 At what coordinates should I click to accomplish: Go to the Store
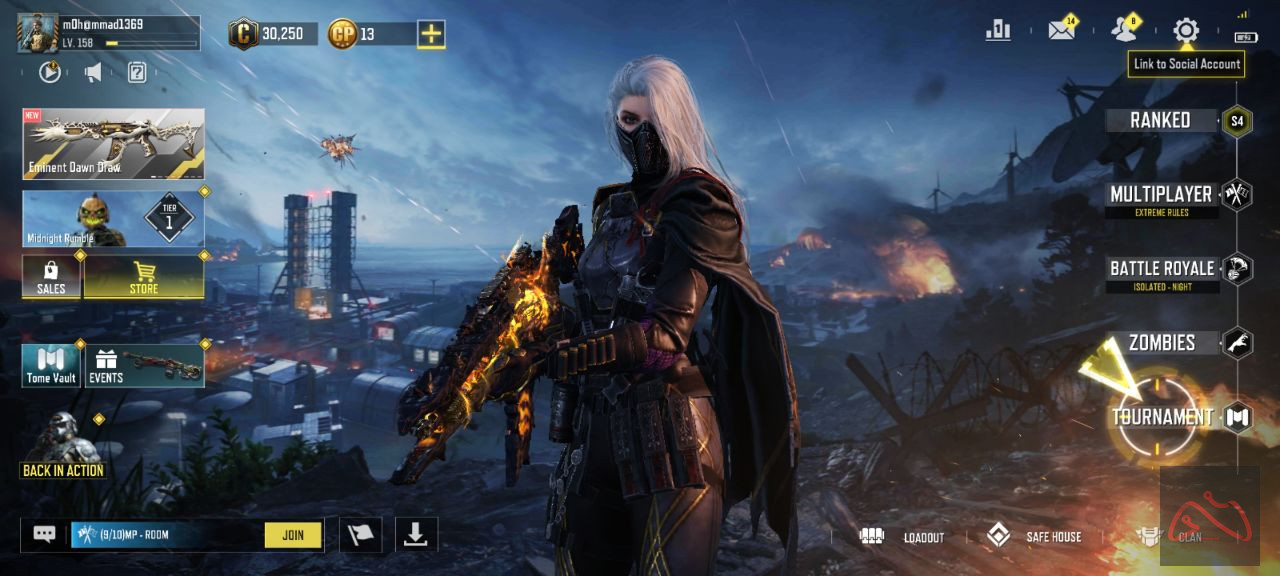[x=144, y=277]
